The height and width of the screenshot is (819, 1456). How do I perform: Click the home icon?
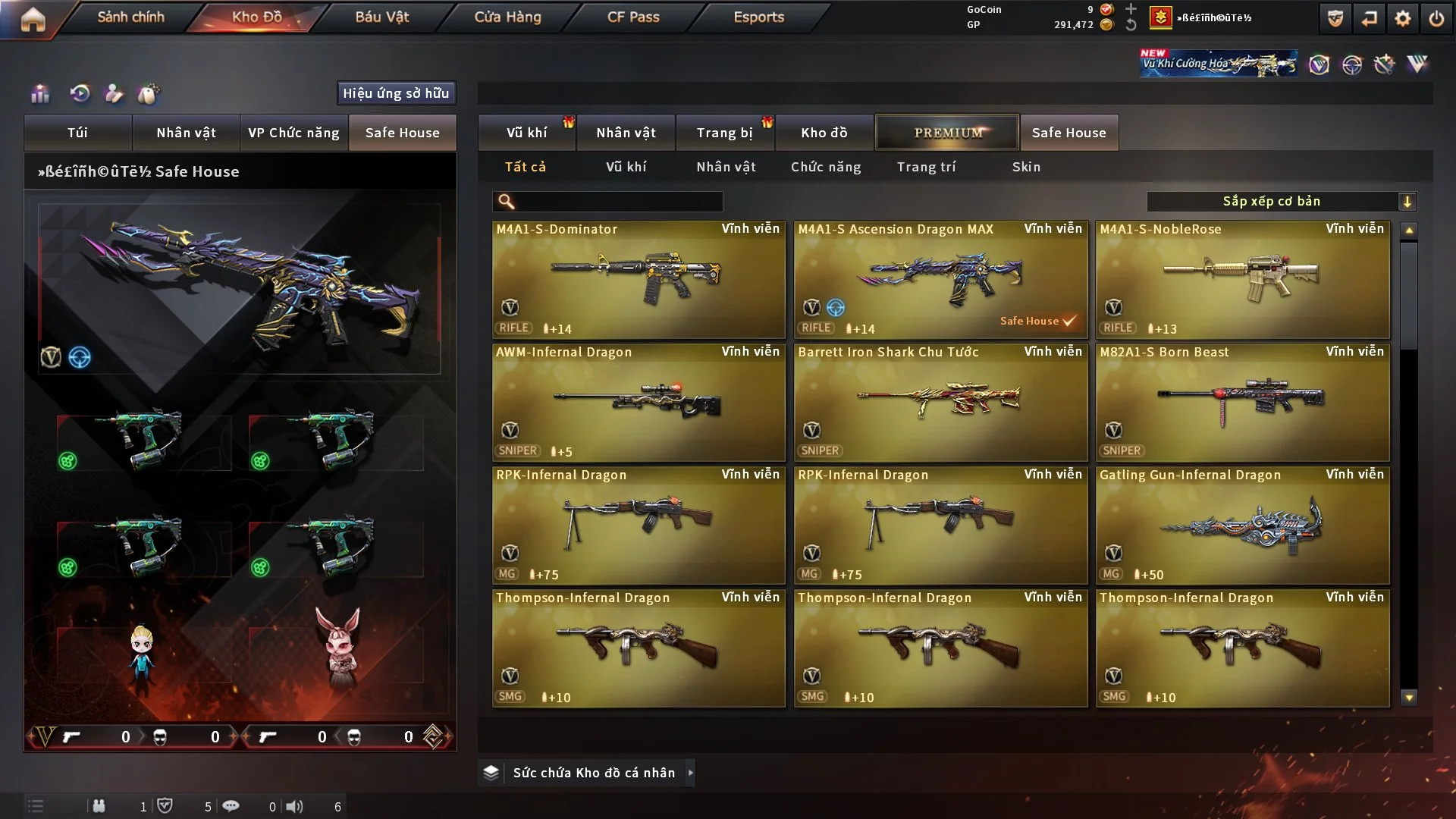click(33, 19)
